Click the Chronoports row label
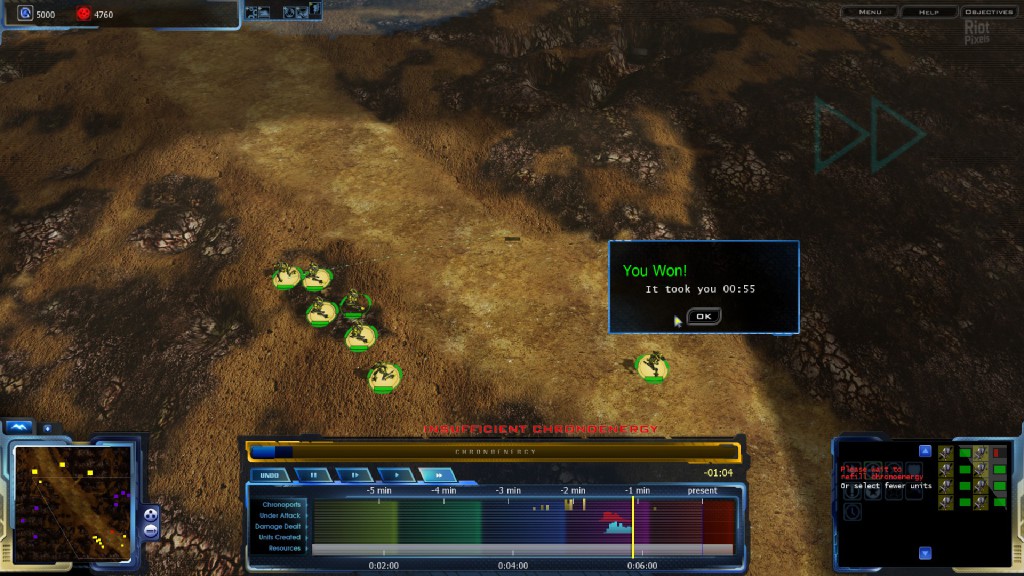This screenshot has height=576, width=1024. click(281, 504)
